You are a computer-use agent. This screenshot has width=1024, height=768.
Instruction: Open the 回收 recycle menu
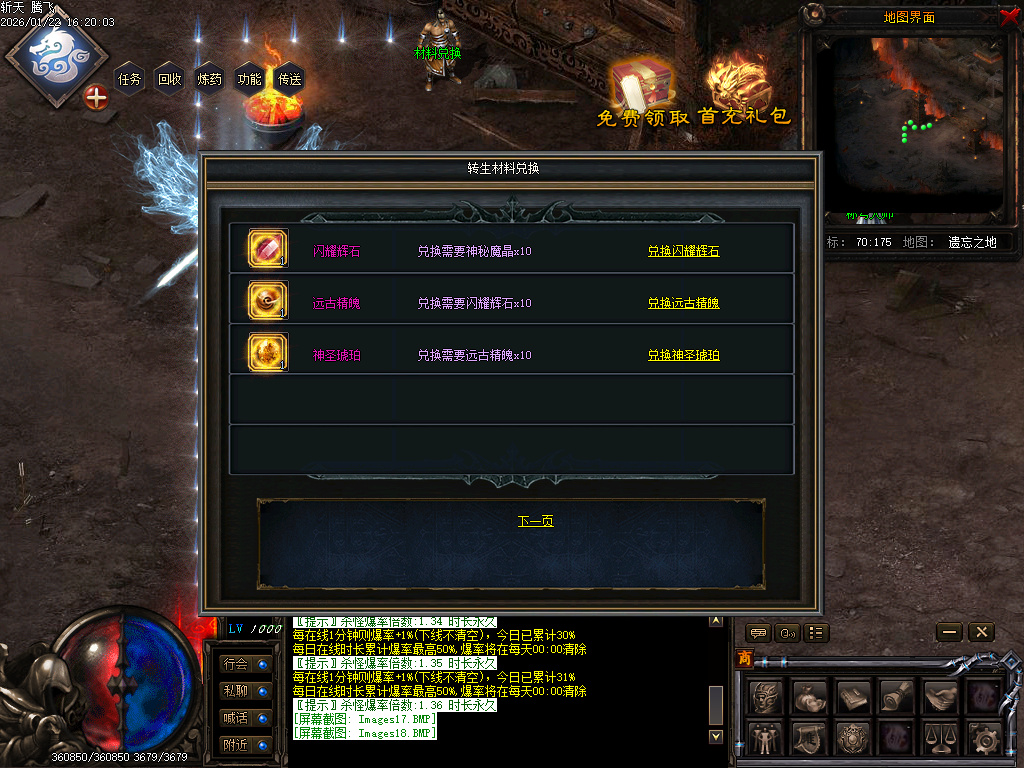(170, 79)
